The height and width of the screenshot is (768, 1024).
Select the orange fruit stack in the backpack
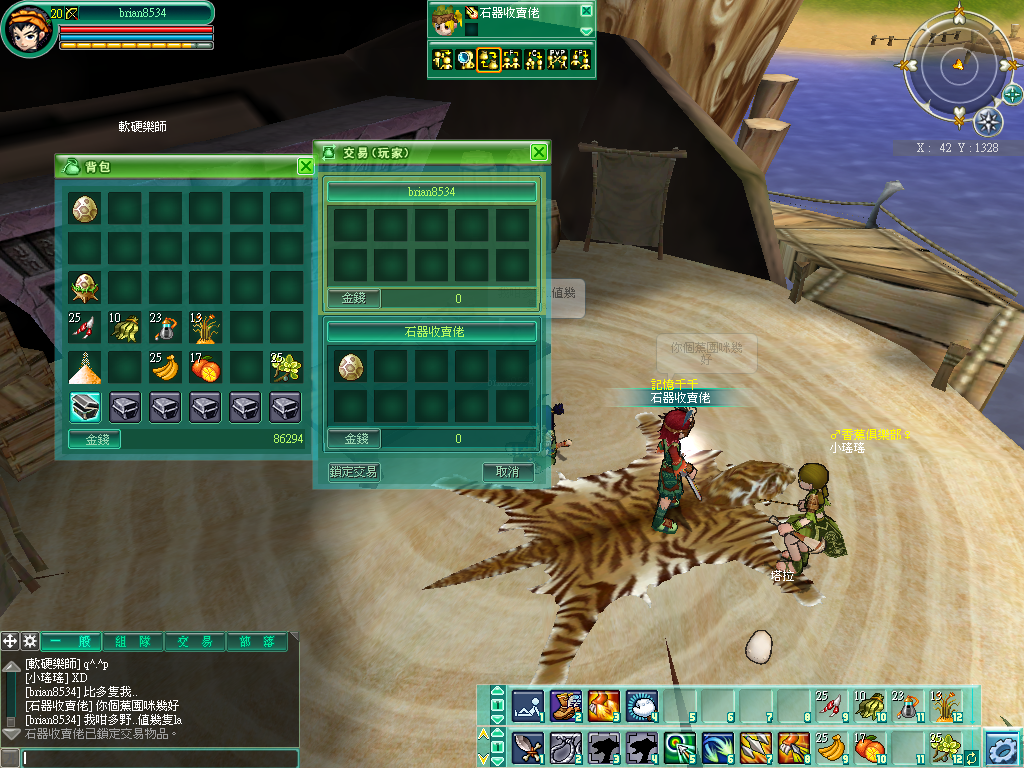point(205,367)
